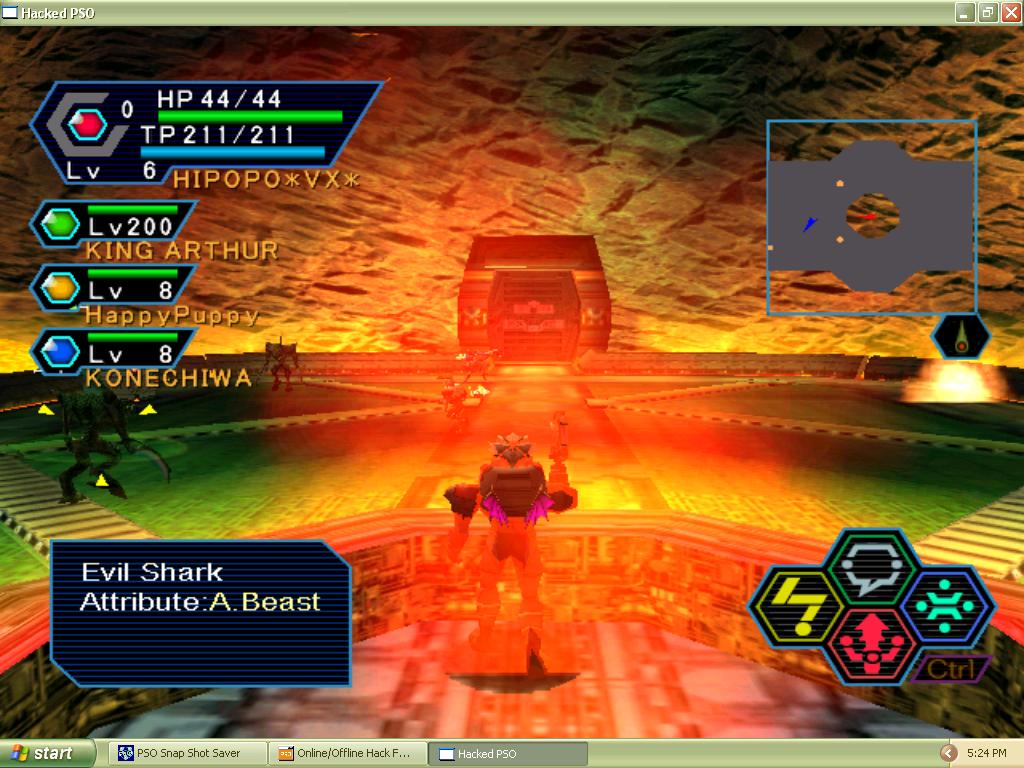Minimize the Hacked PSO window
Image resolution: width=1024 pixels, height=768 pixels.
coord(965,12)
